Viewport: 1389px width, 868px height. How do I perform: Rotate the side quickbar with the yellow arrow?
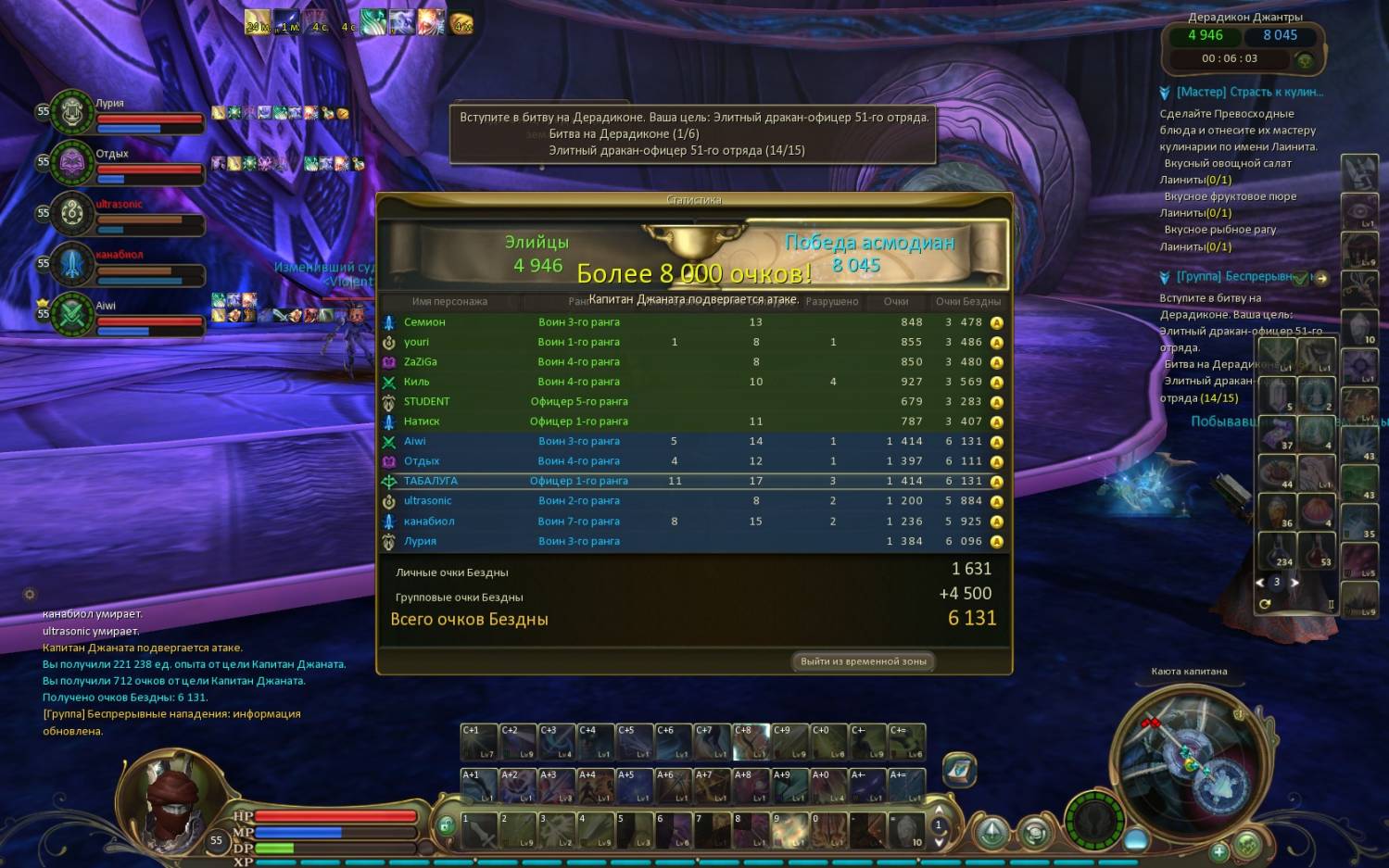pos(1265,604)
